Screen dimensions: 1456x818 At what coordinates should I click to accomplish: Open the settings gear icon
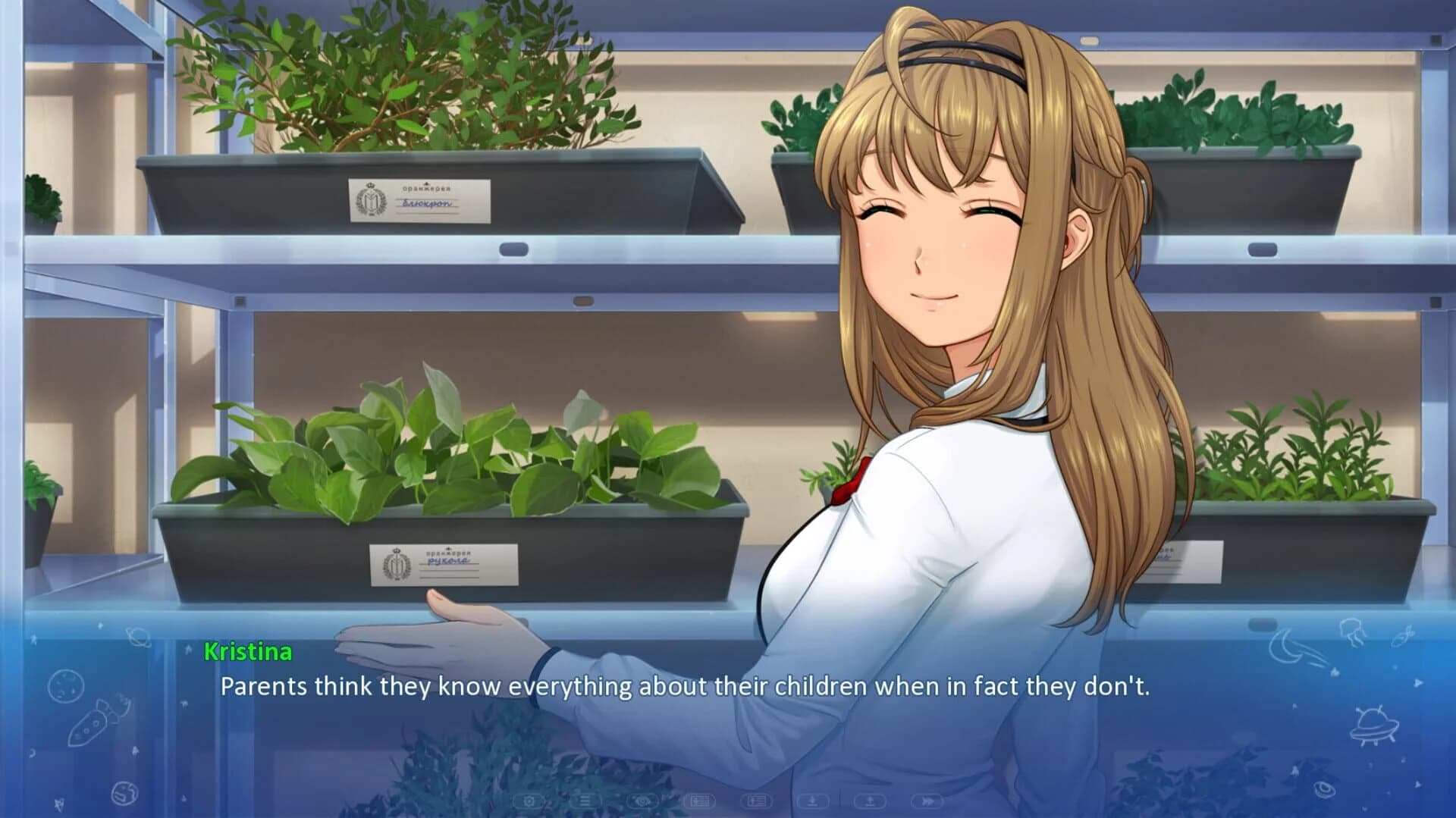coord(529,800)
